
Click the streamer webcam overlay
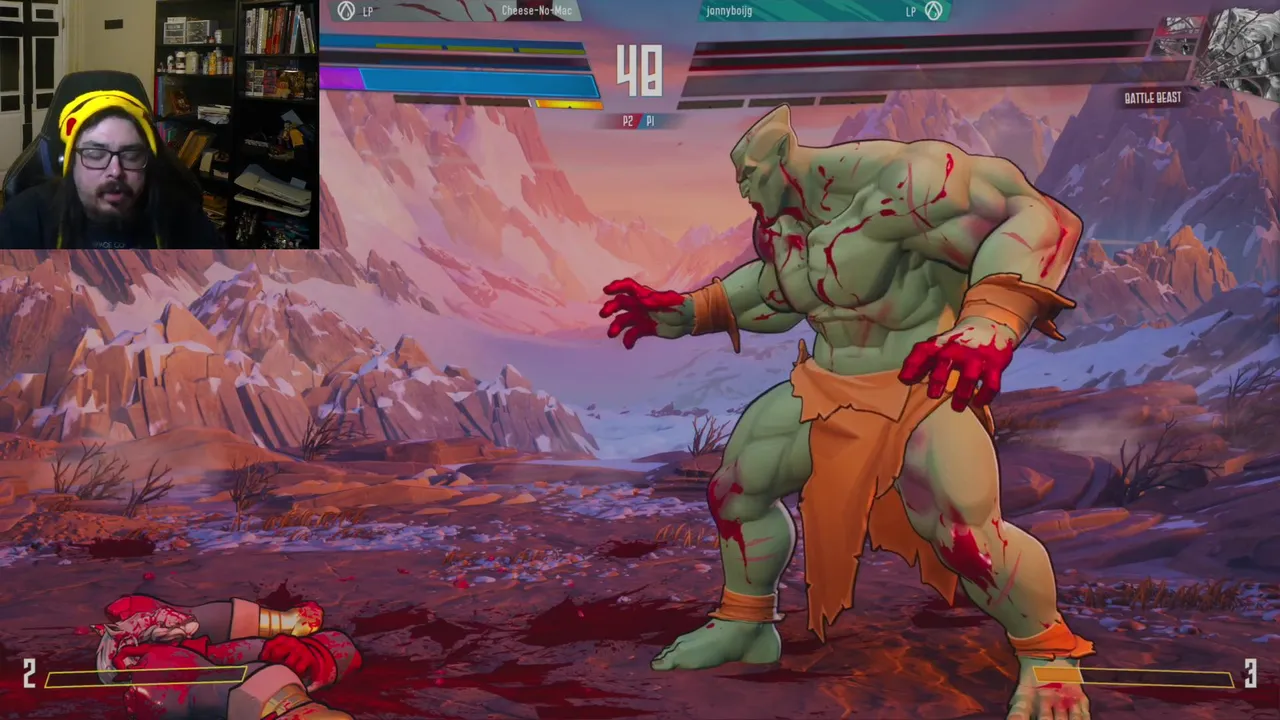pos(159,124)
